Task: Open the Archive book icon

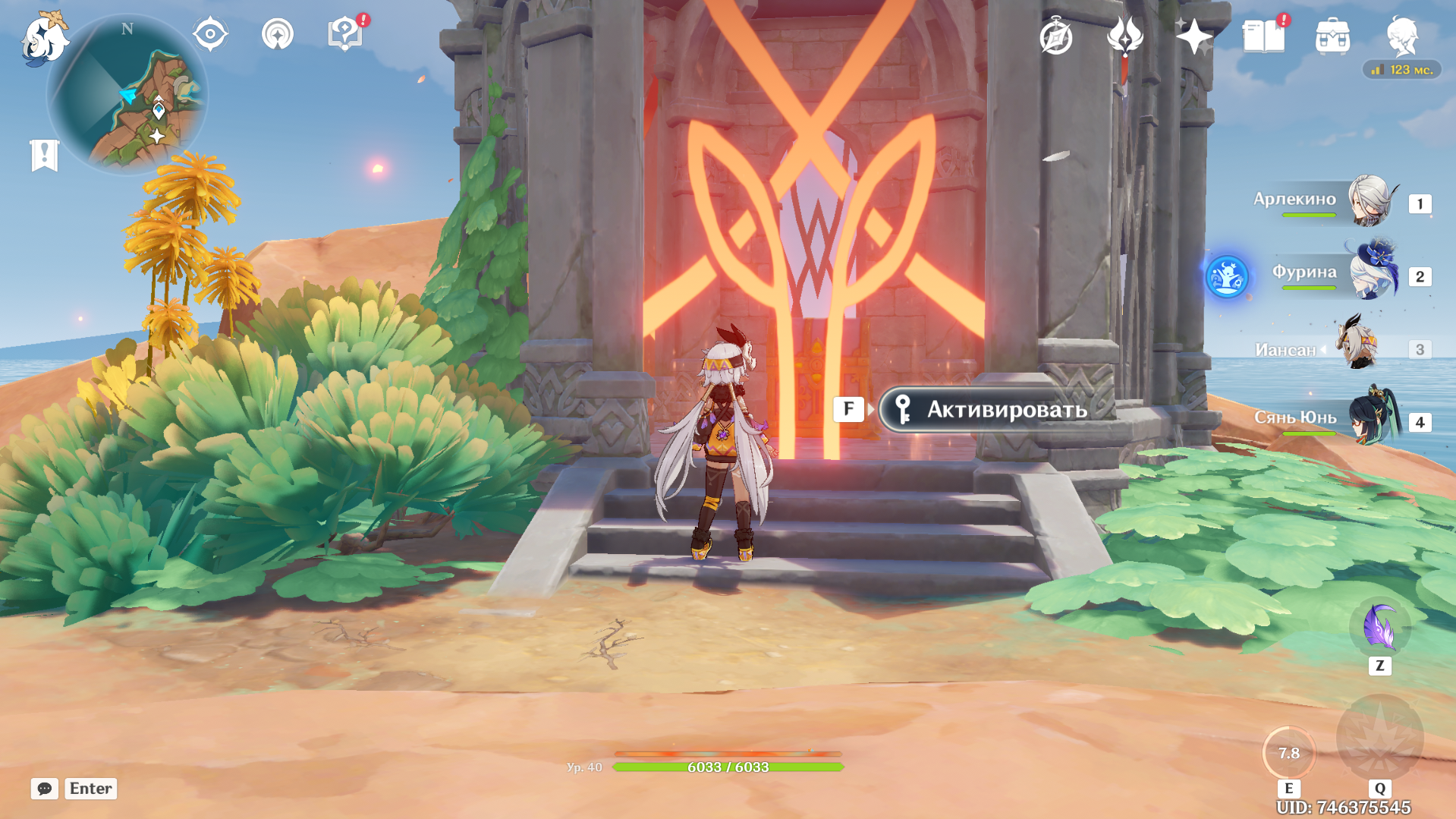Action: click(1263, 36)
